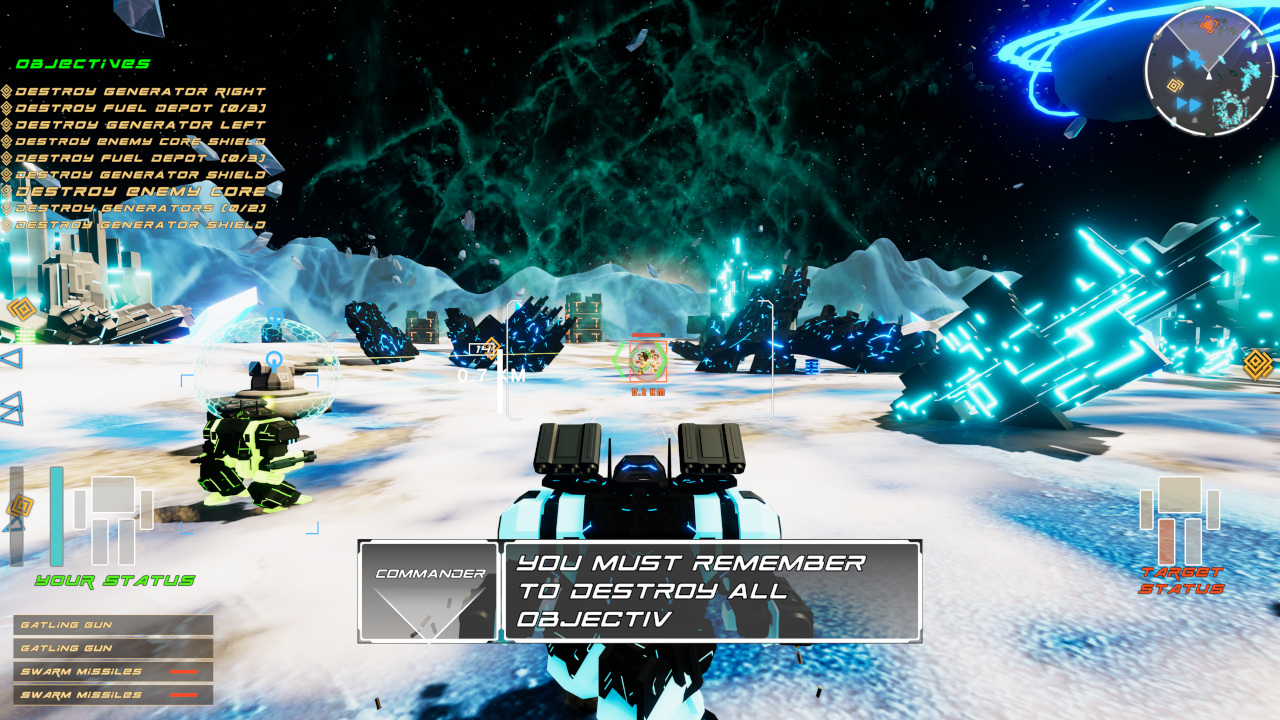This screenshot has height=720, width=1280.
Task: Click the orange objective marker icon on left
Action: point(24,309)
